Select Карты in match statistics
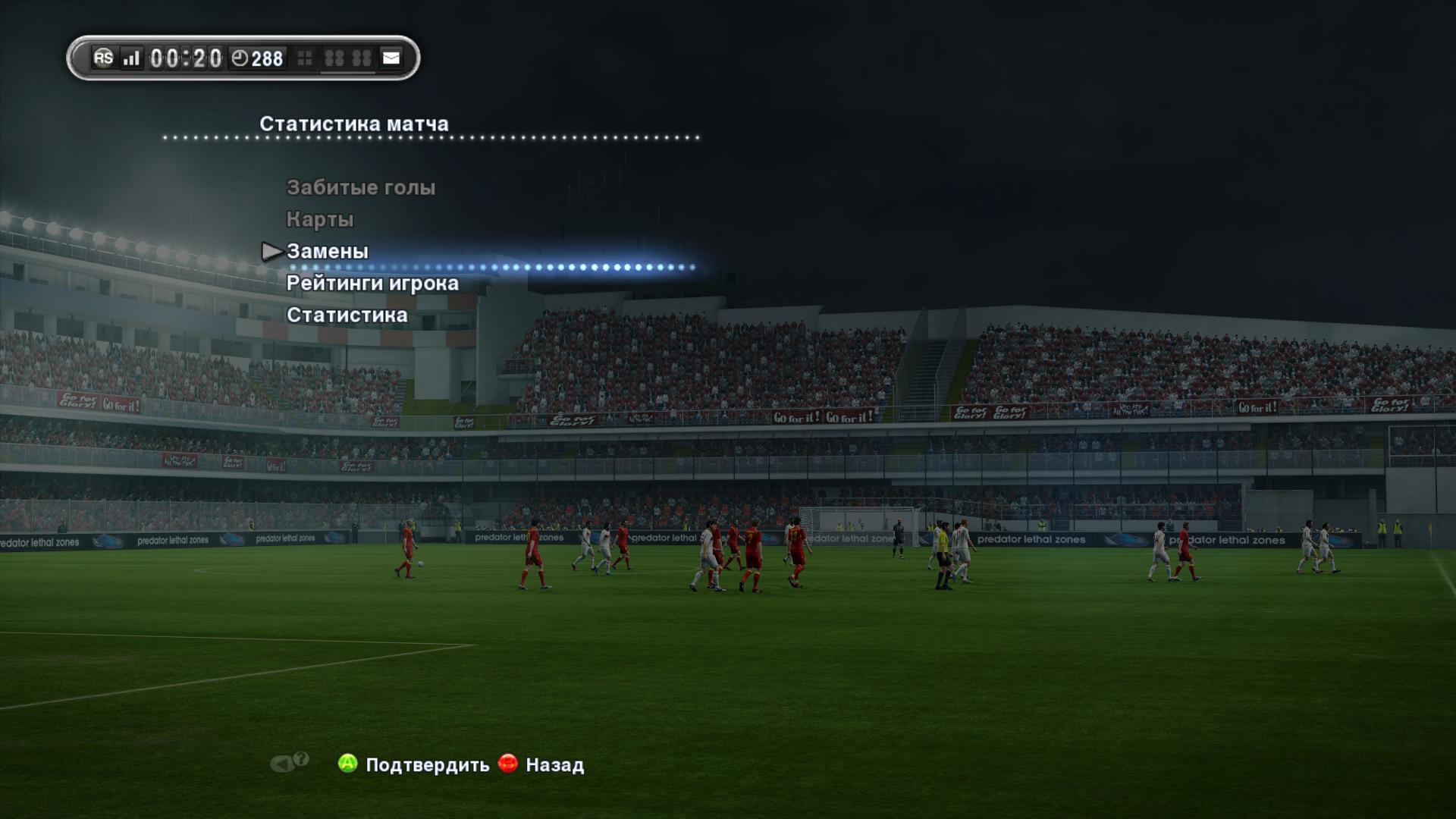Viewport: 1456px width, 819px height. point(319,219)
